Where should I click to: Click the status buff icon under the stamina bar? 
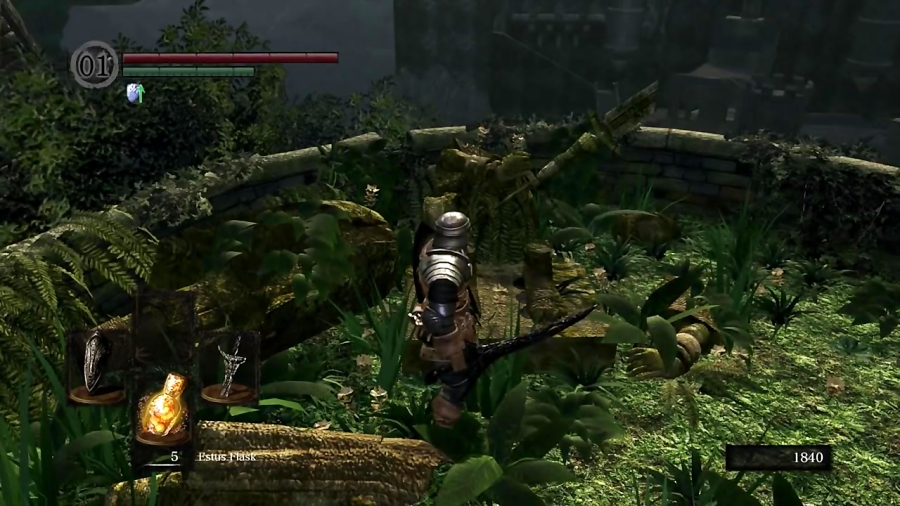click(x=135, y=94)
